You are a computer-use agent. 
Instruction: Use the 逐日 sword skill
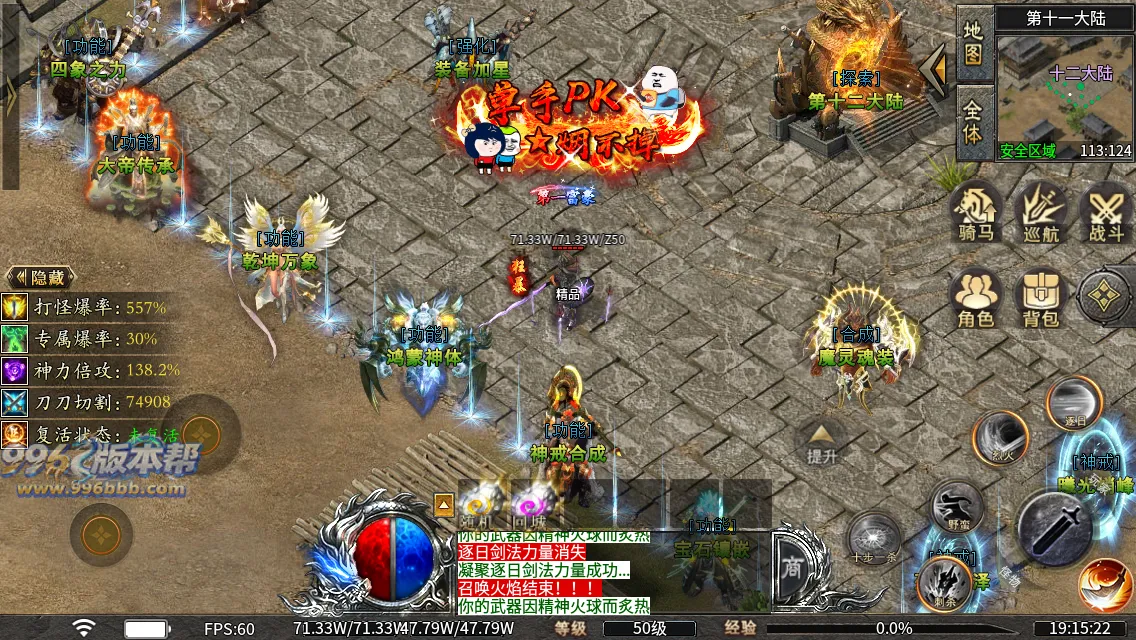coord(1074,402)
